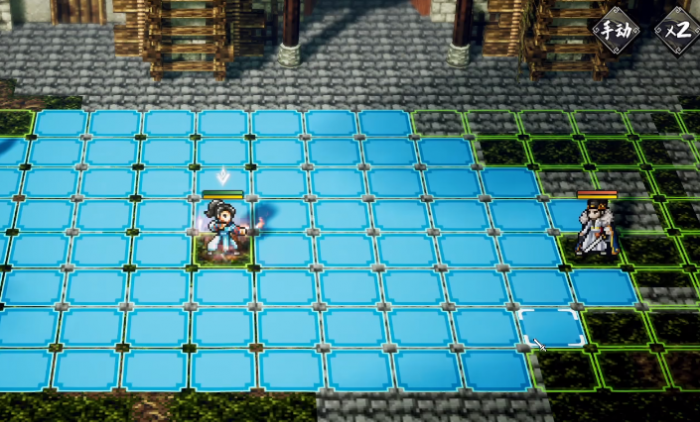Select the blue tile marked by white cursor brackets
Screen dimensions: 700x422
click(x=551, y=327)
